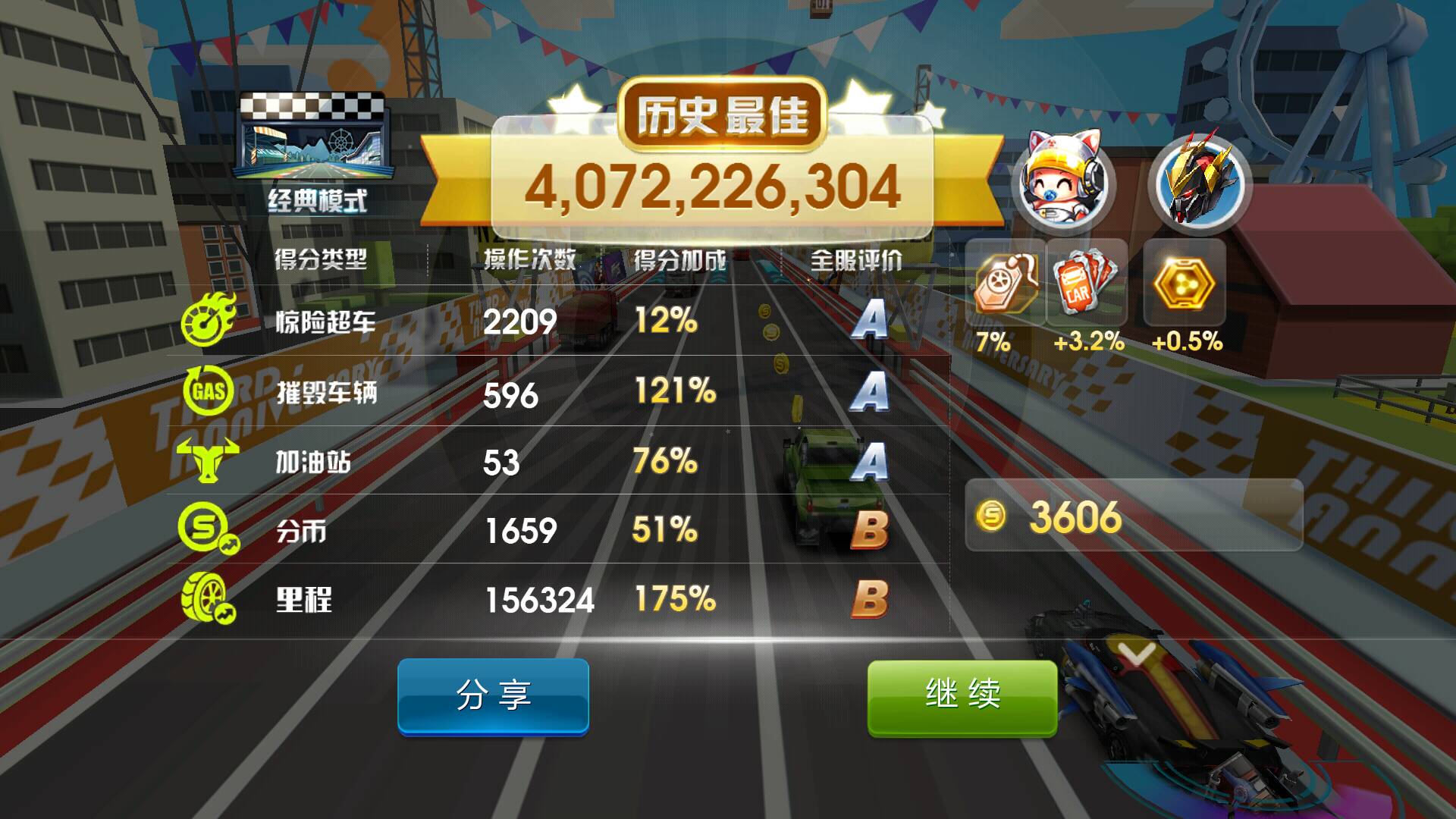Open the pilot avatar portrait
The width and height of the screenshot is (1456, 819).
tap(1061, 180)
